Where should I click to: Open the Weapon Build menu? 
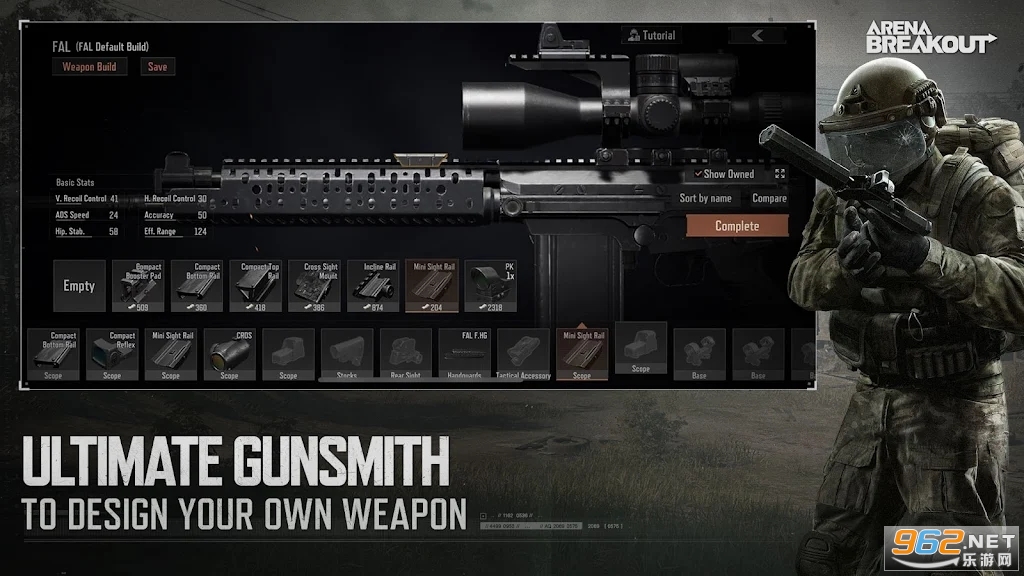pyautogui.click(x=89, y=67)
